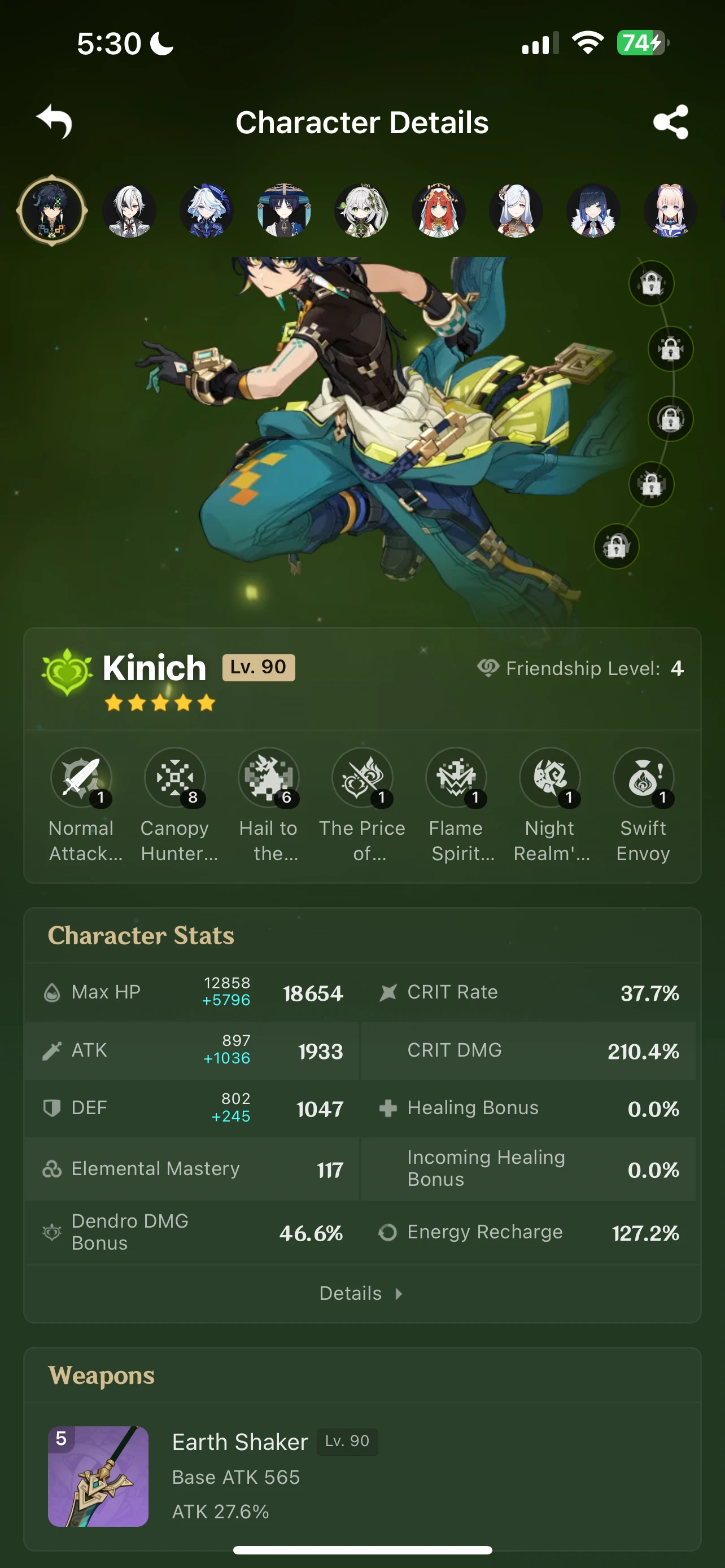Select the Swift Envoy talent icon

(643, 778)
